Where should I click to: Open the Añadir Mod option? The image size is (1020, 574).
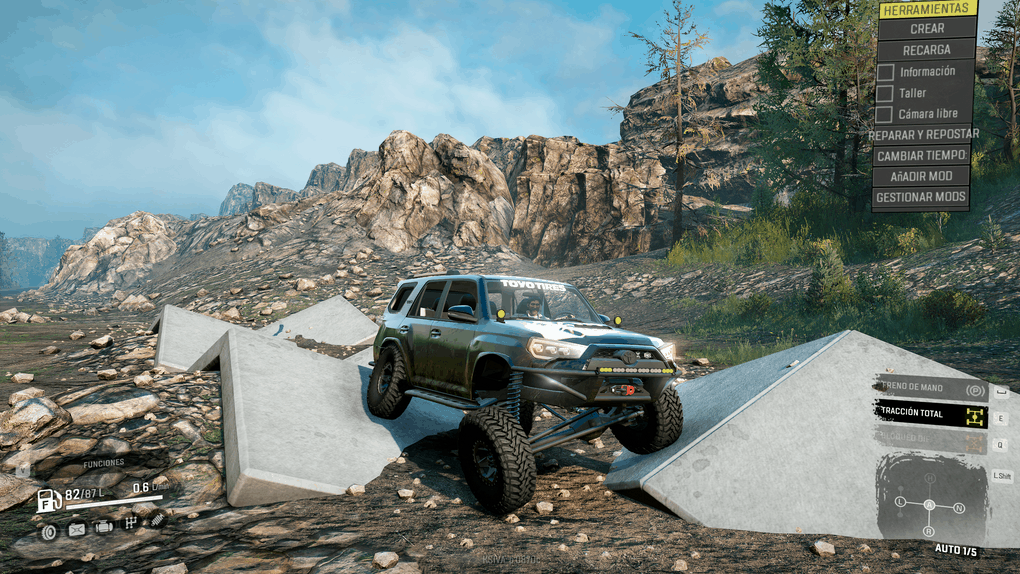[921, 176]
